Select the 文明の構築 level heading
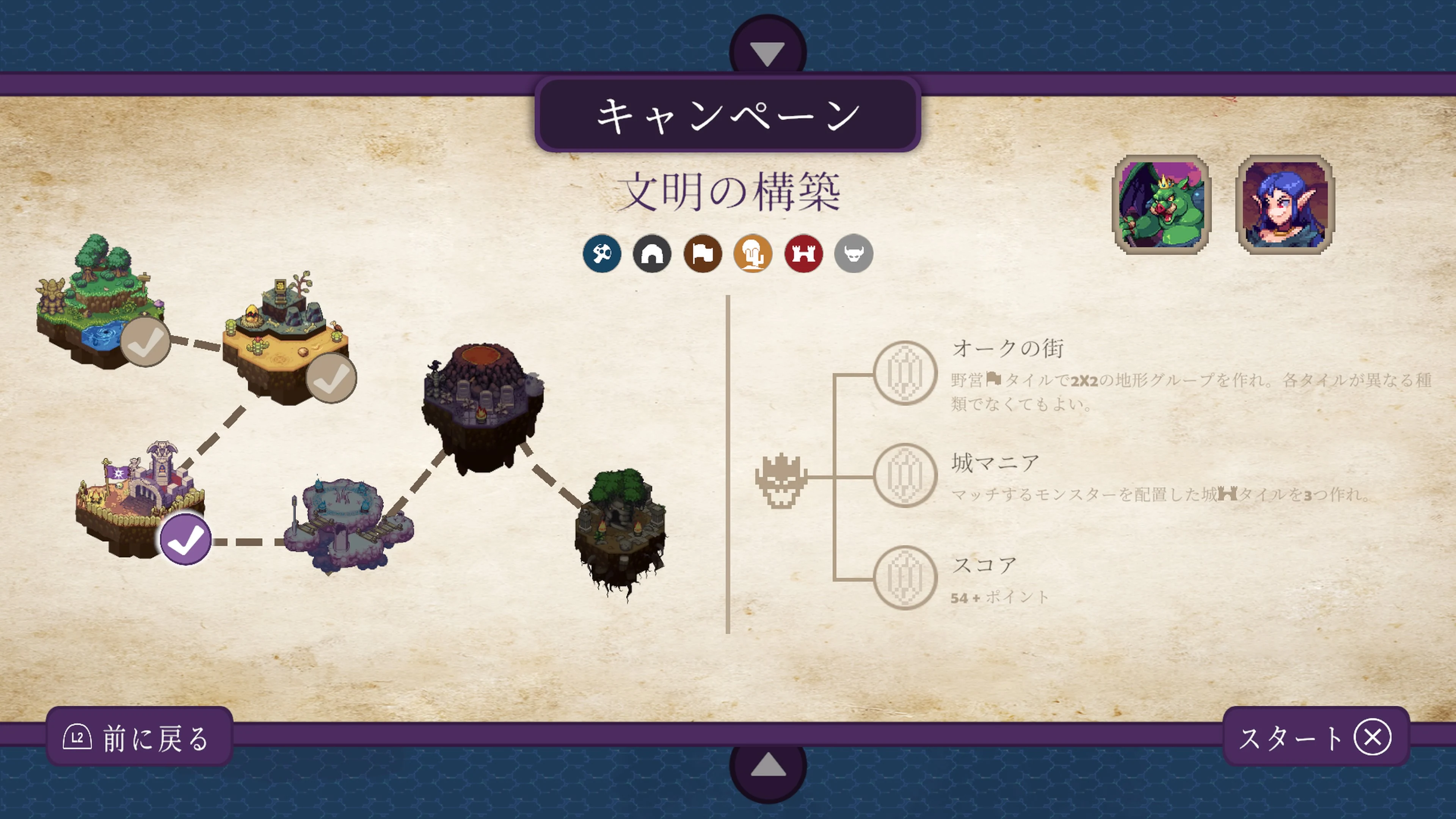 [729, 191]
